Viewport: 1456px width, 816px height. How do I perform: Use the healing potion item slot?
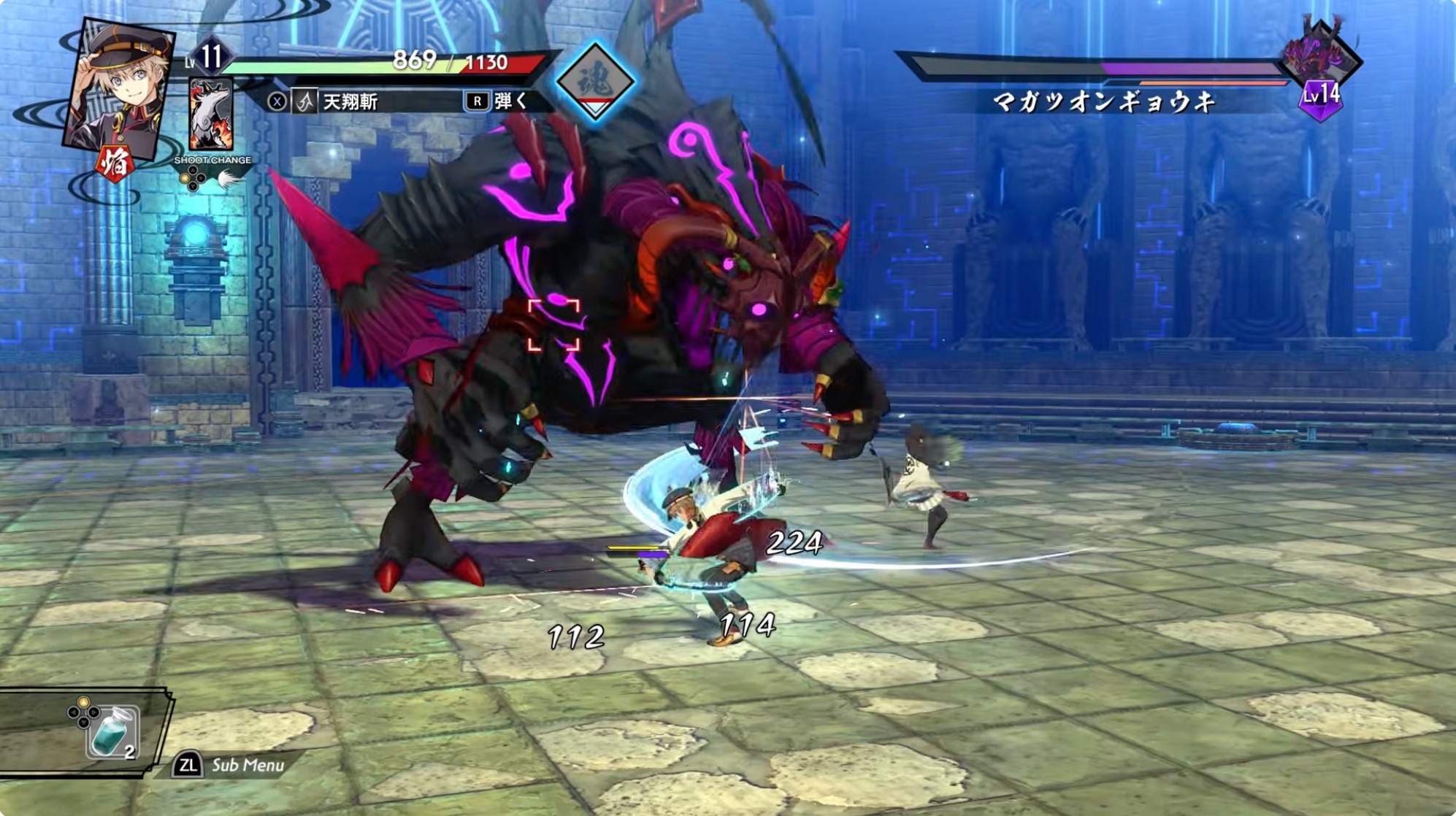click(x=112, y=732)
